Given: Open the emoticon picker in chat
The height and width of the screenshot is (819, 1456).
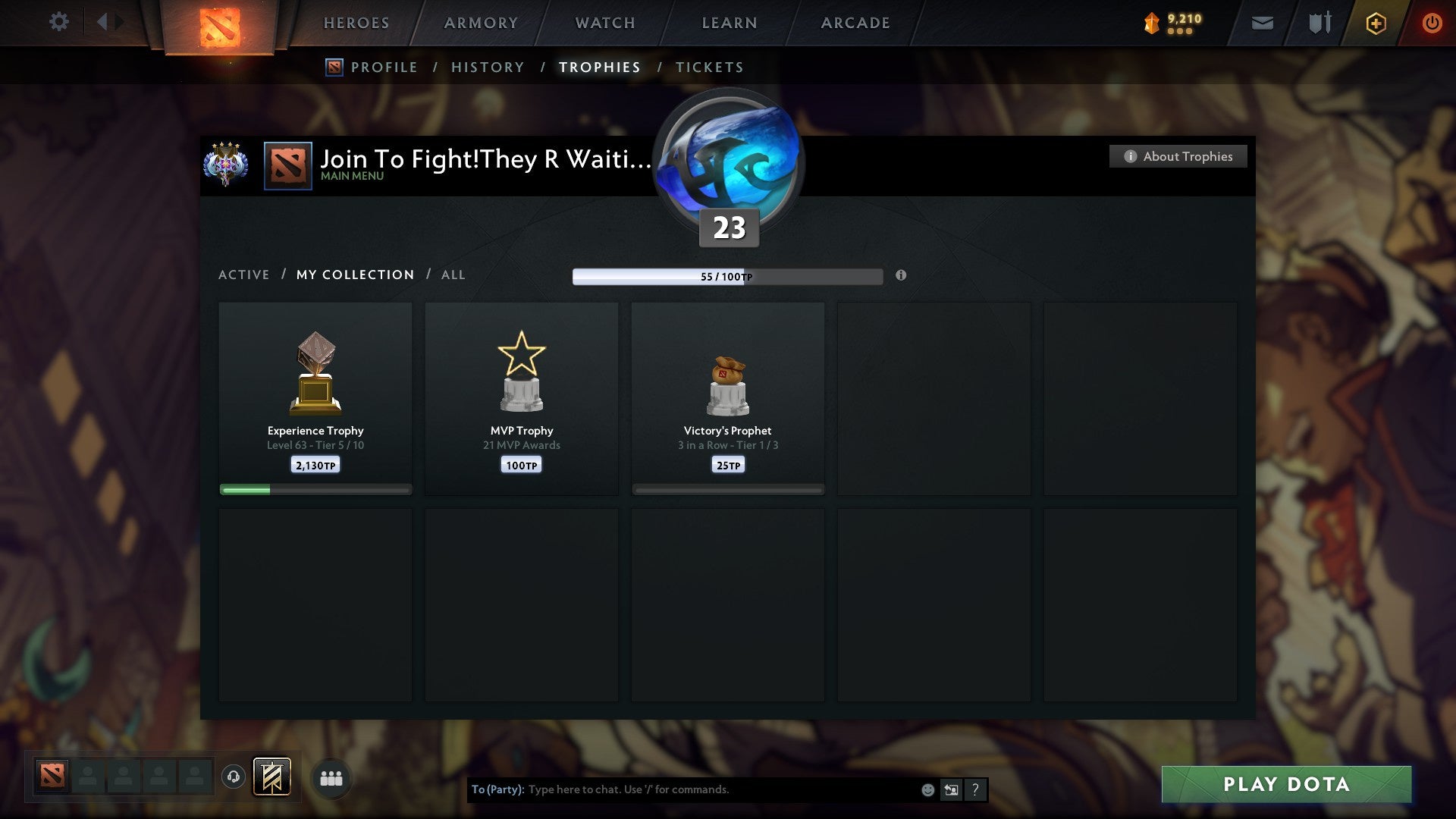Looking at the screenshot, I should click(927, 789).
